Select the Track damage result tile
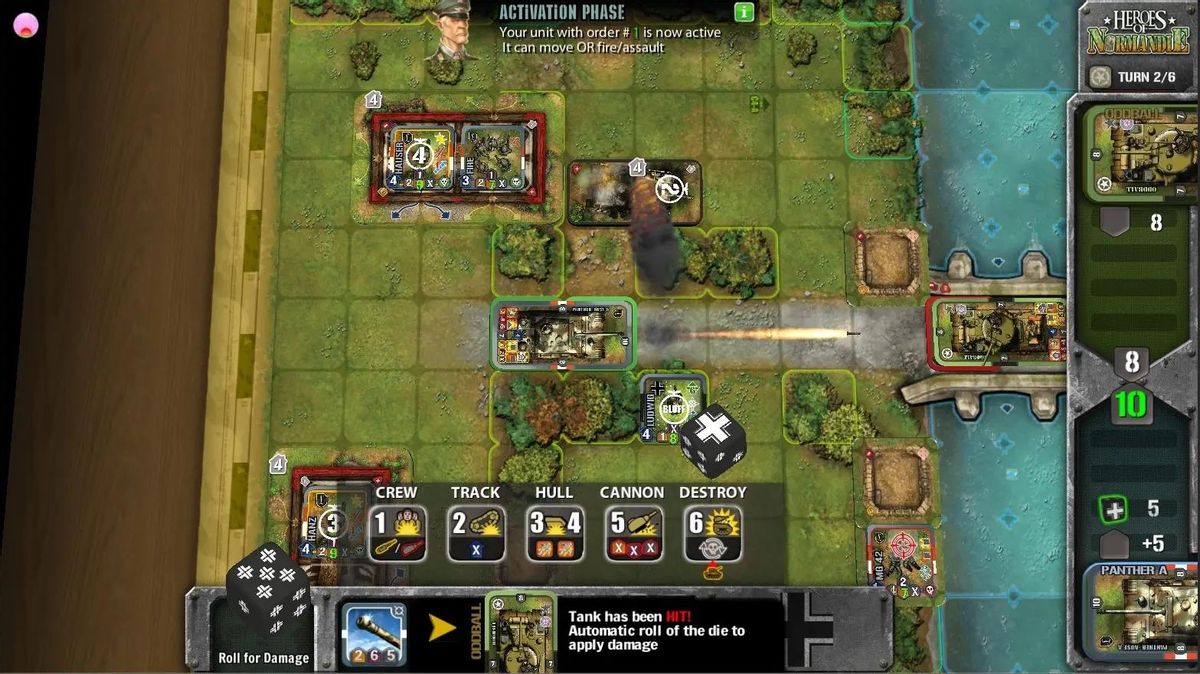This screenshot has width=1200, height=674. tap(475, 533)
